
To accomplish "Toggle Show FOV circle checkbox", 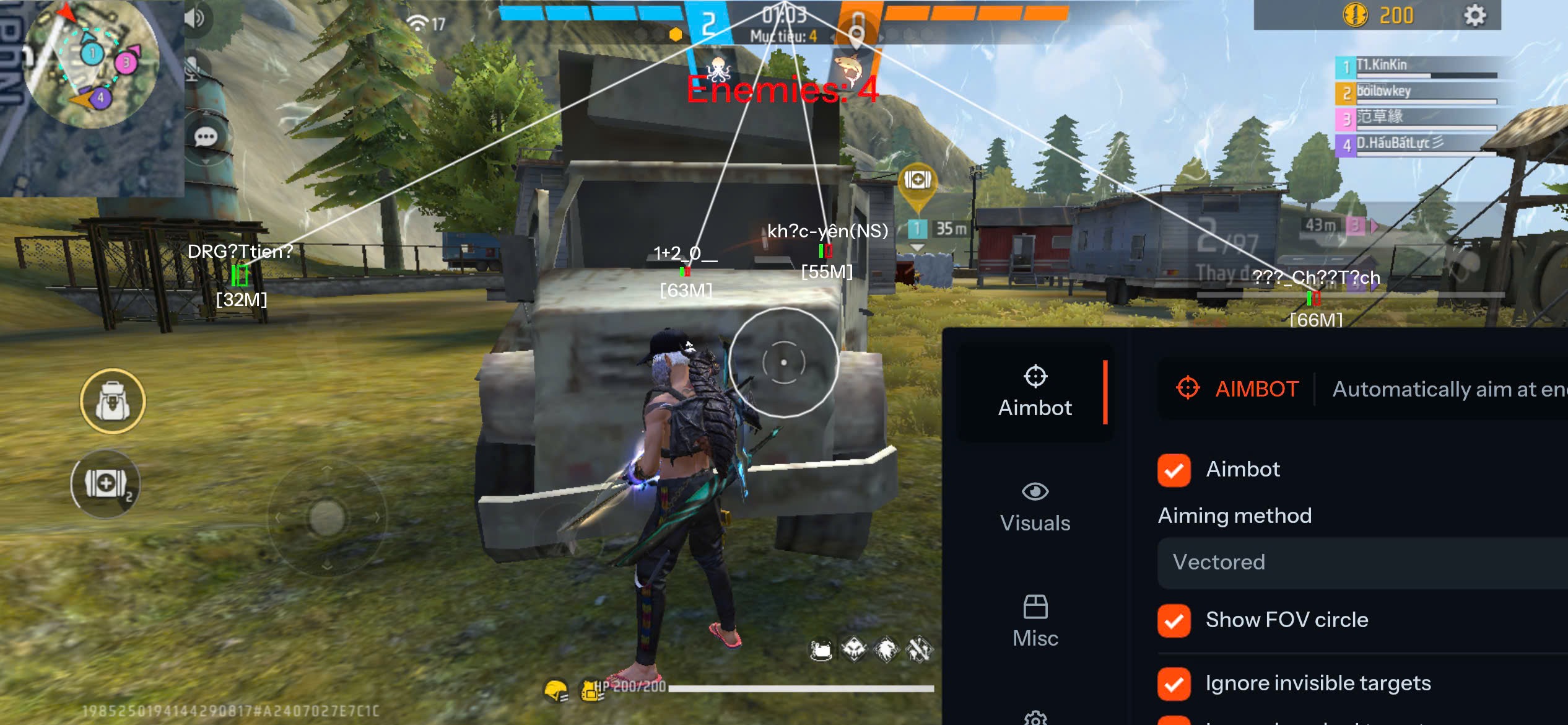I will [x=1174, y=620].
